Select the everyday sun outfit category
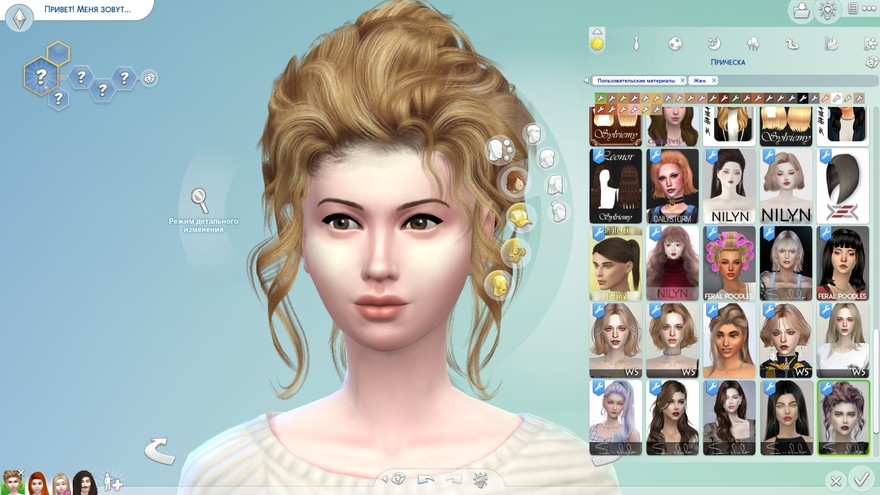 (598, 43)
